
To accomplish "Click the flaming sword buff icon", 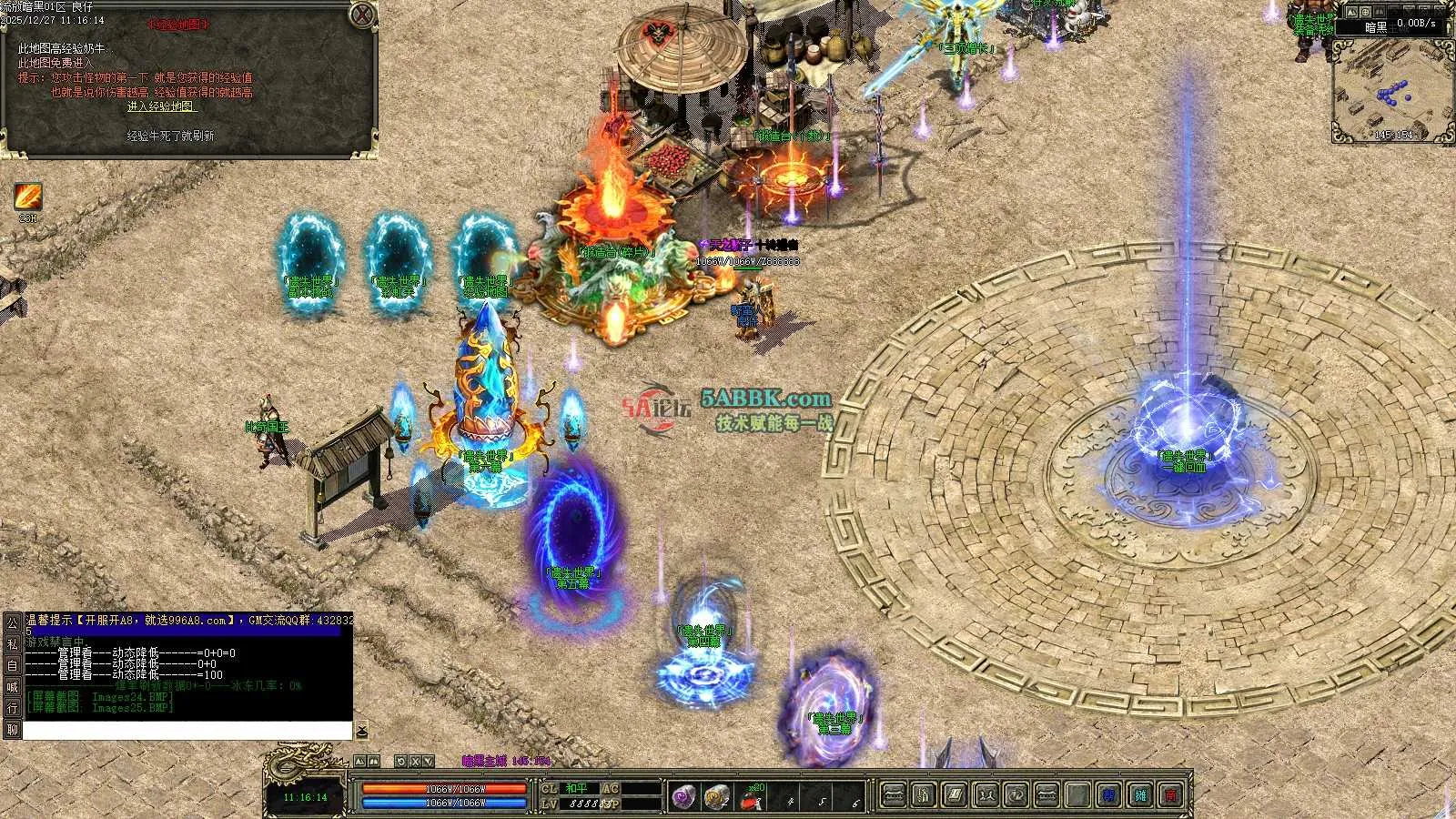I will pos(28,197).
